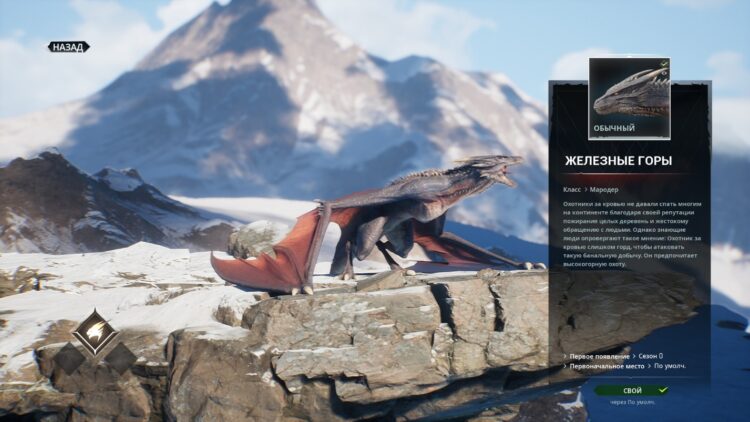750x422 pixels.
Task: Go back with the НАЗАД button
Action: pos(69,47)
